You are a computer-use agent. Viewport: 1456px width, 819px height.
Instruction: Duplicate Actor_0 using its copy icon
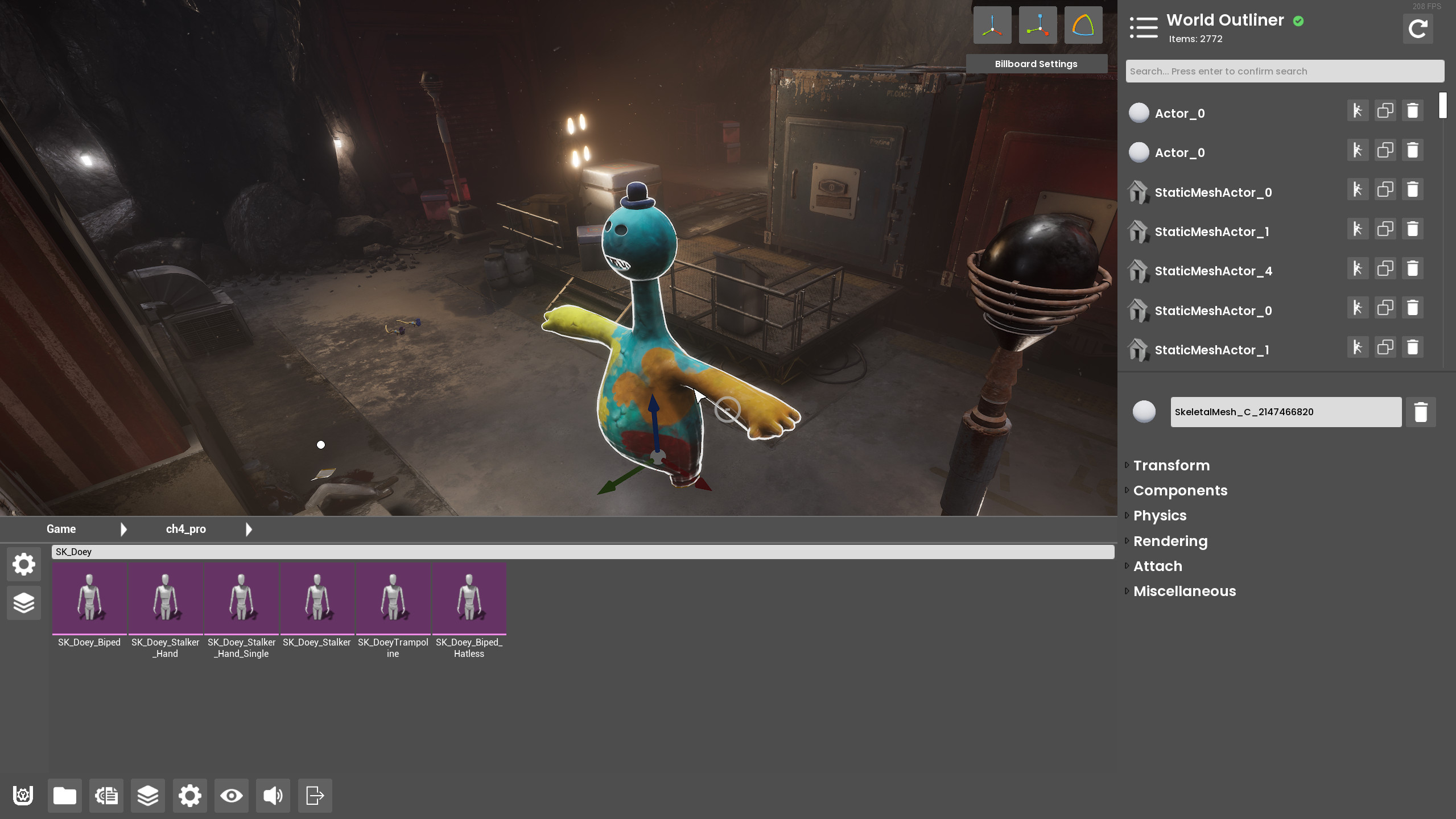[1385, 110]
